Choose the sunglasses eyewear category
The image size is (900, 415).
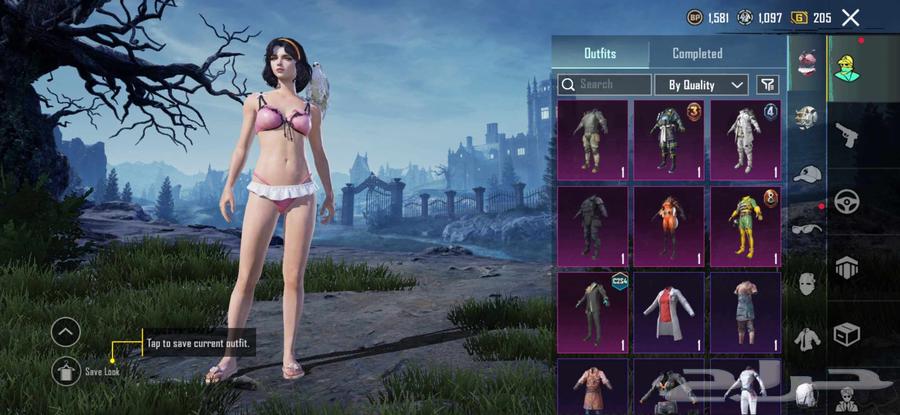[807, 228]
